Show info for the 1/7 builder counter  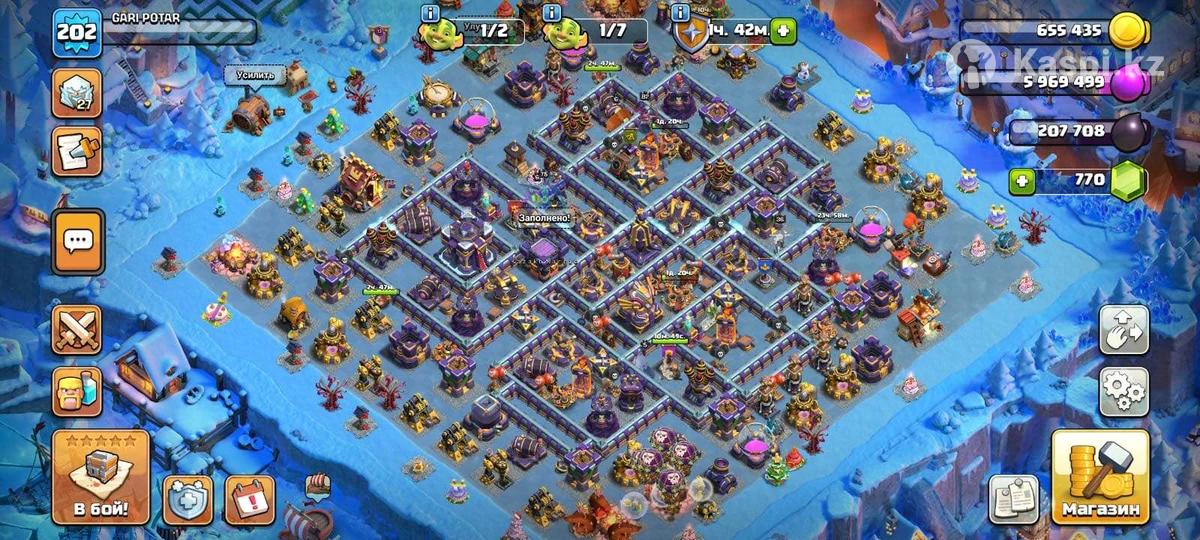[551, 13]
